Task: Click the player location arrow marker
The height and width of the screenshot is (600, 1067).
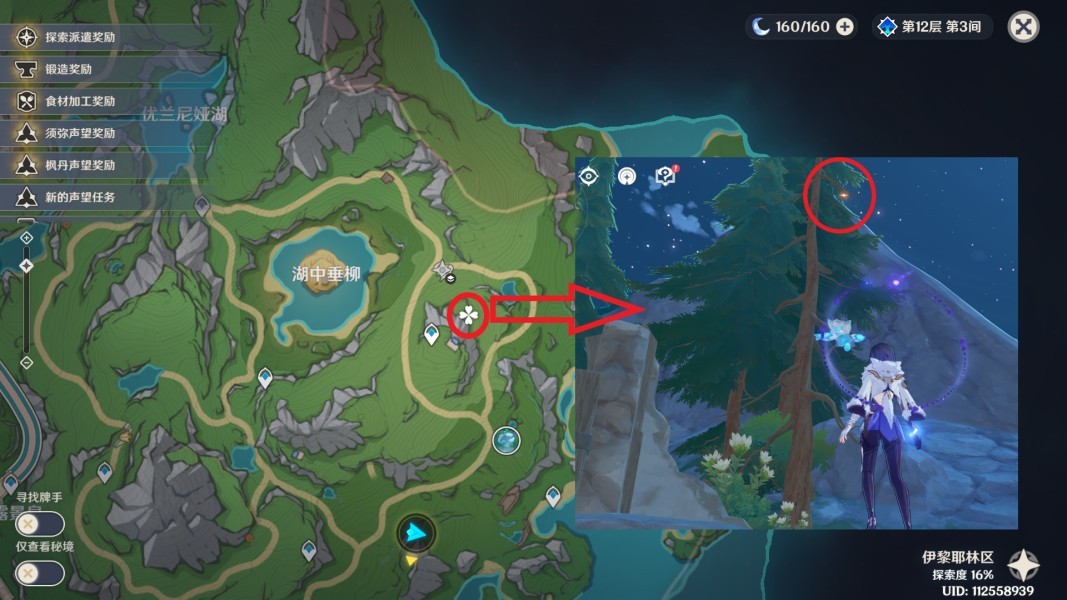Action: pos(414,535)
